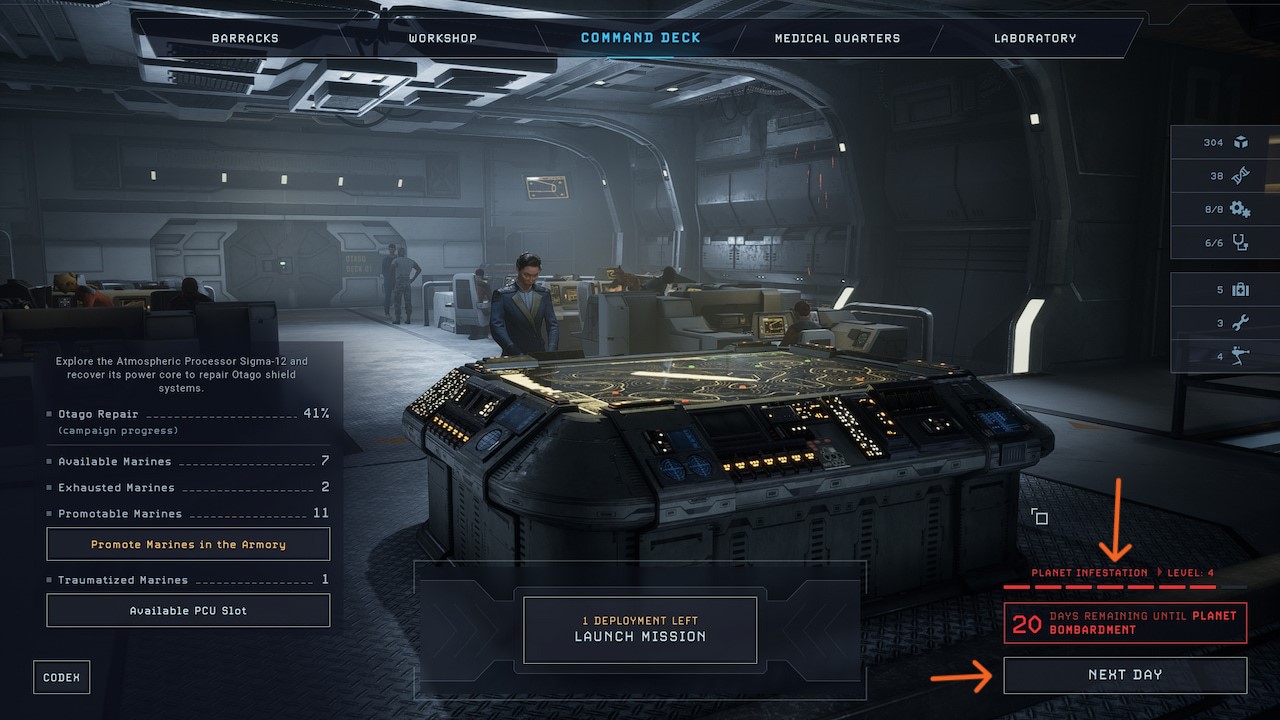Screen dimensions: 1280x720
Task: Switch to the Barracks tab
Action: tap(245, 38)
